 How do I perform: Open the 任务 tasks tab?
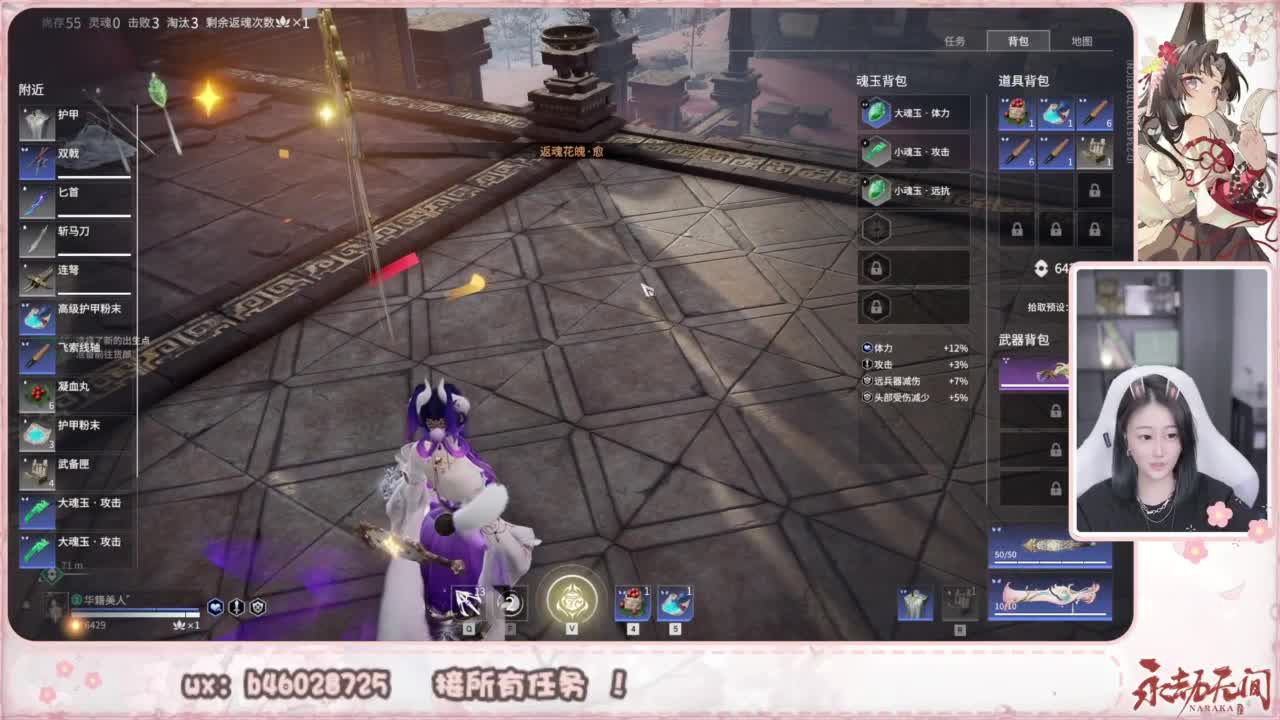click(x=955, y=41)
